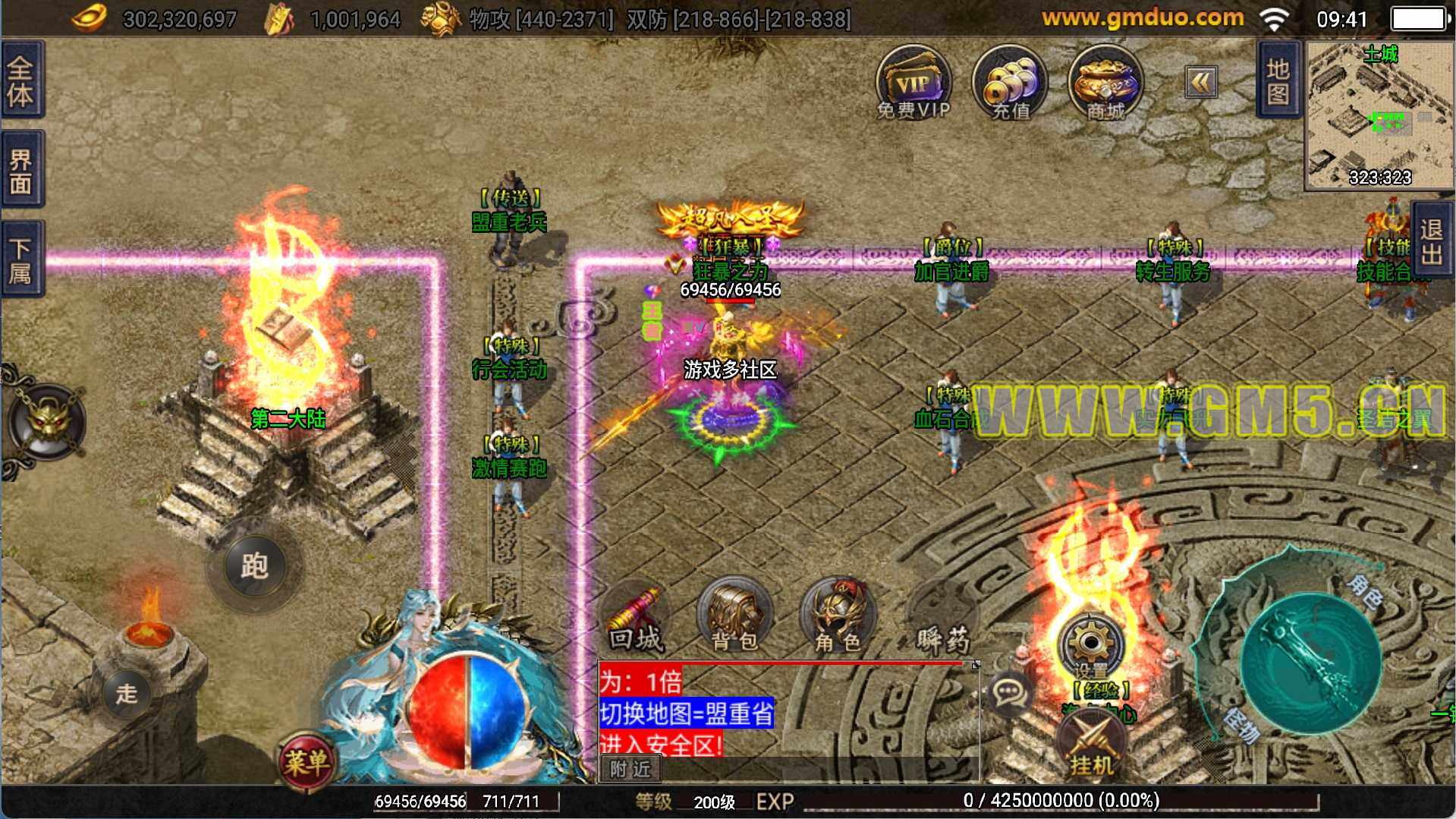Tap the golden demon head emblem
Image resolution: width=1456 pixels, height=819 pixels.
49,422
